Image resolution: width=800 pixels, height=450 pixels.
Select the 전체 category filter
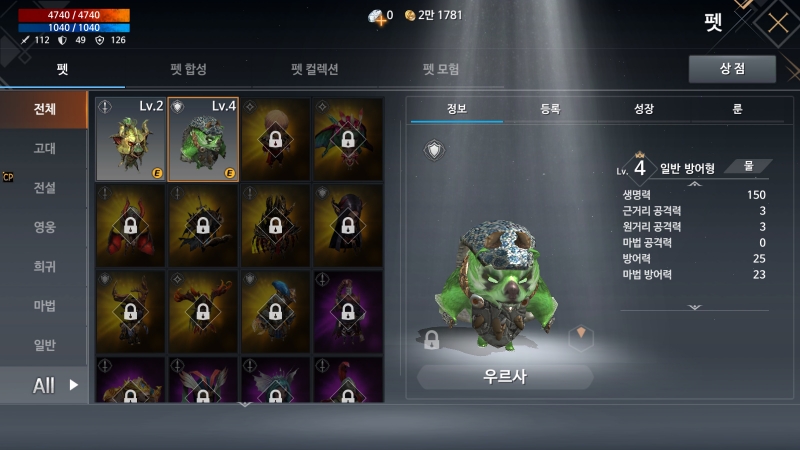coord(44,108)
